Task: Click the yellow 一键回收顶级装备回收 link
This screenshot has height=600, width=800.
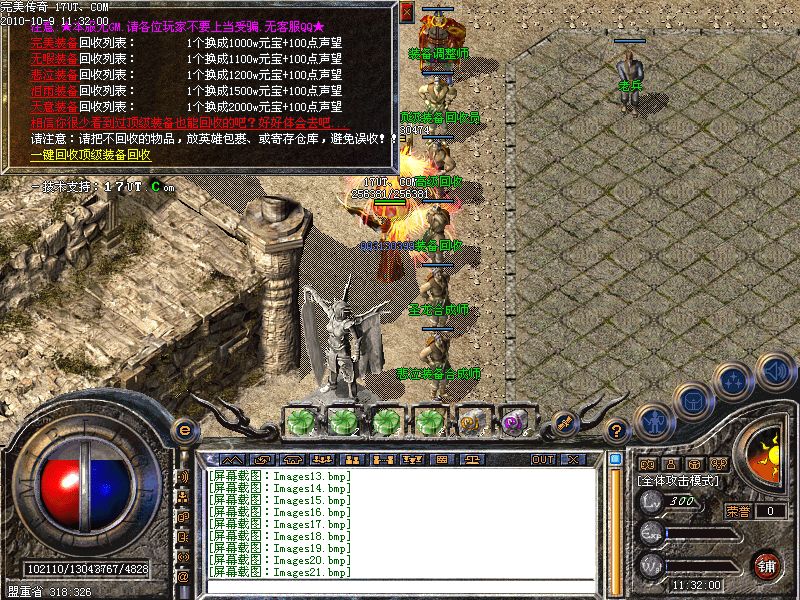Action: [90, 155]
